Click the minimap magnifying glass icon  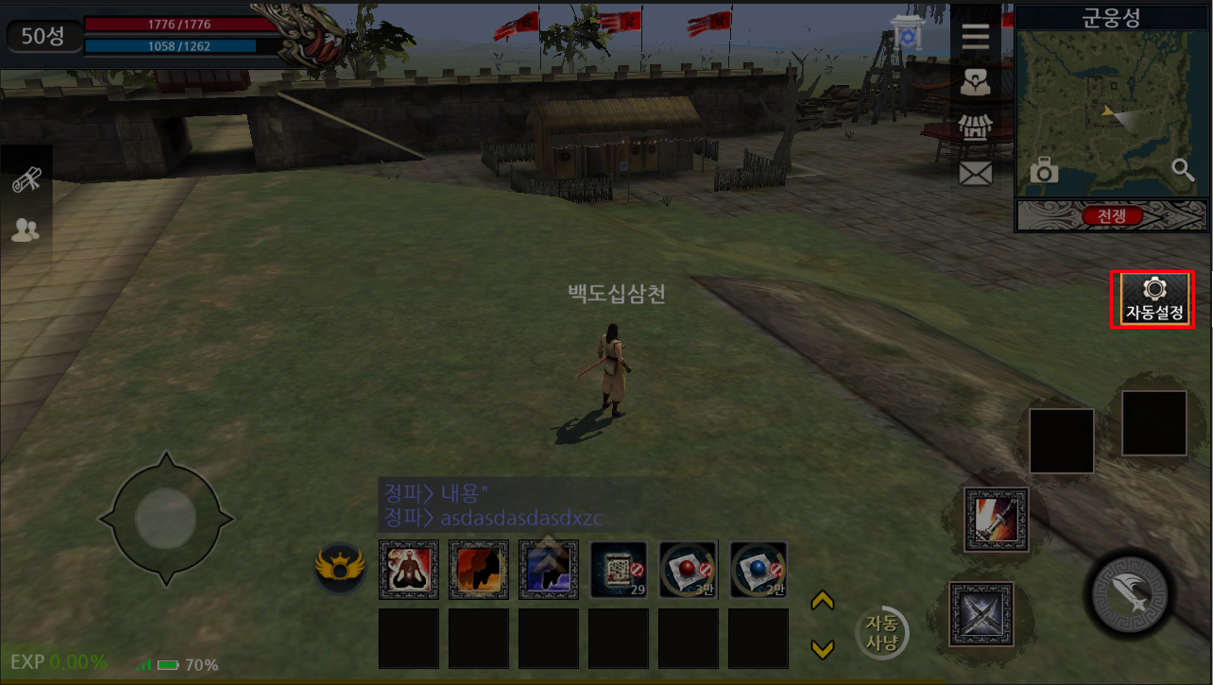[x=1182, y=170]
